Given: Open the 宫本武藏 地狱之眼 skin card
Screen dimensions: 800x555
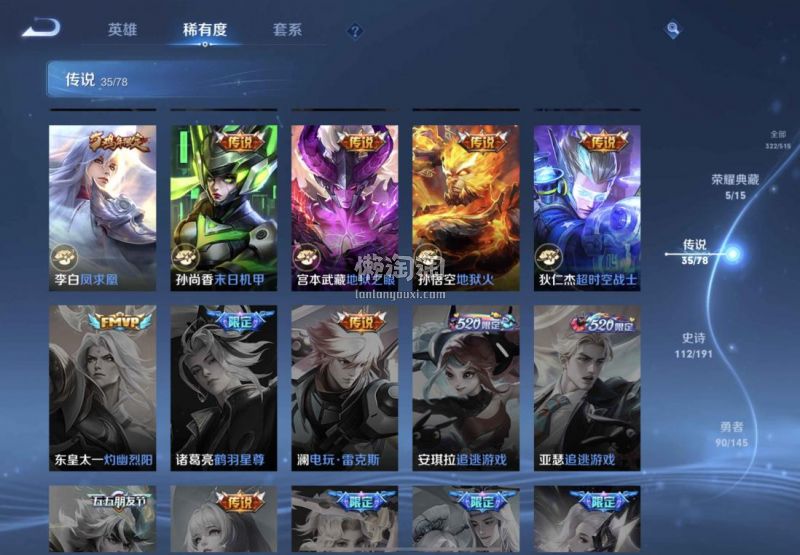Looking at the screenshot, I should (345, 207).
